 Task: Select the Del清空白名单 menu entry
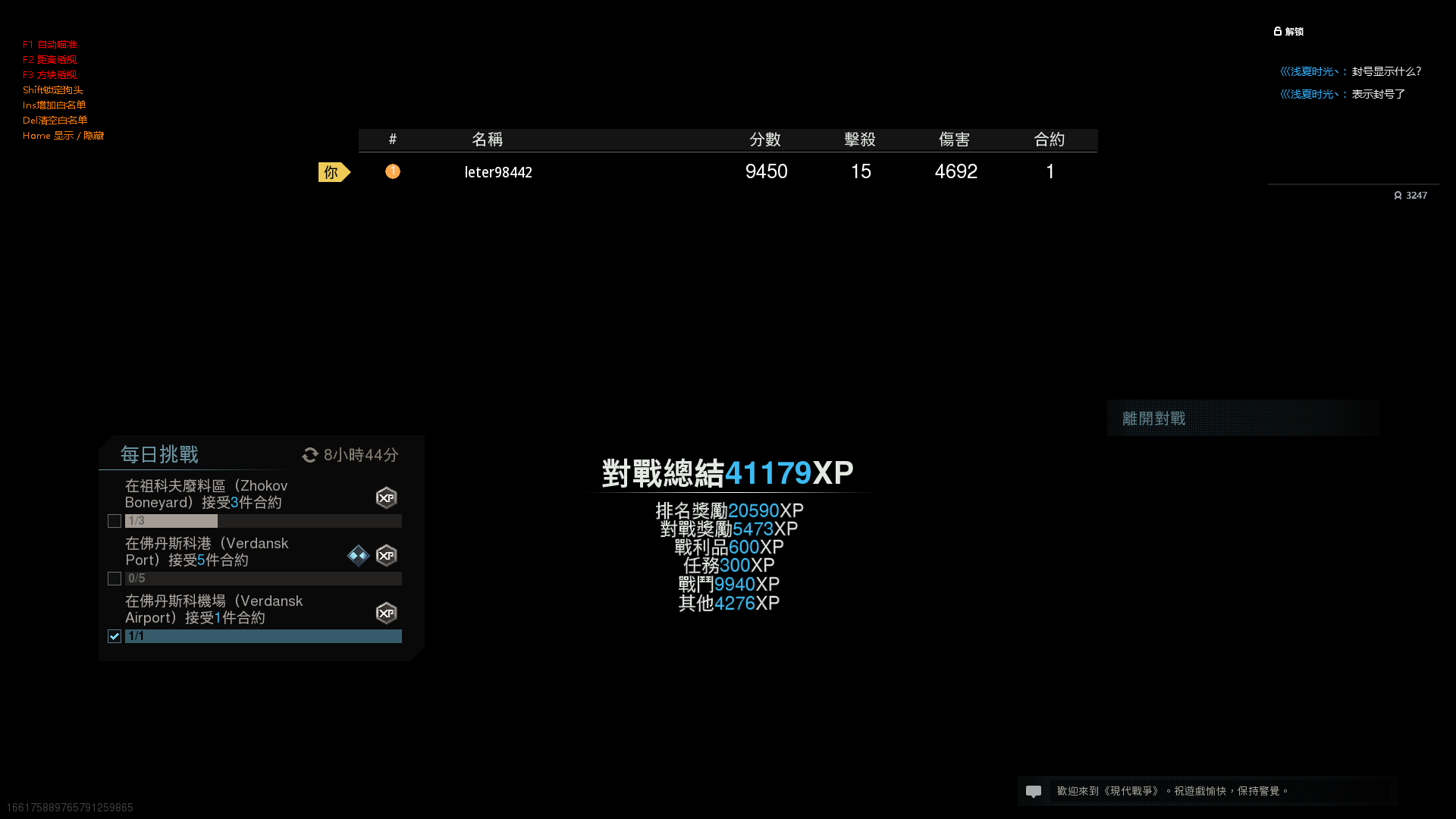pos(55,120)
